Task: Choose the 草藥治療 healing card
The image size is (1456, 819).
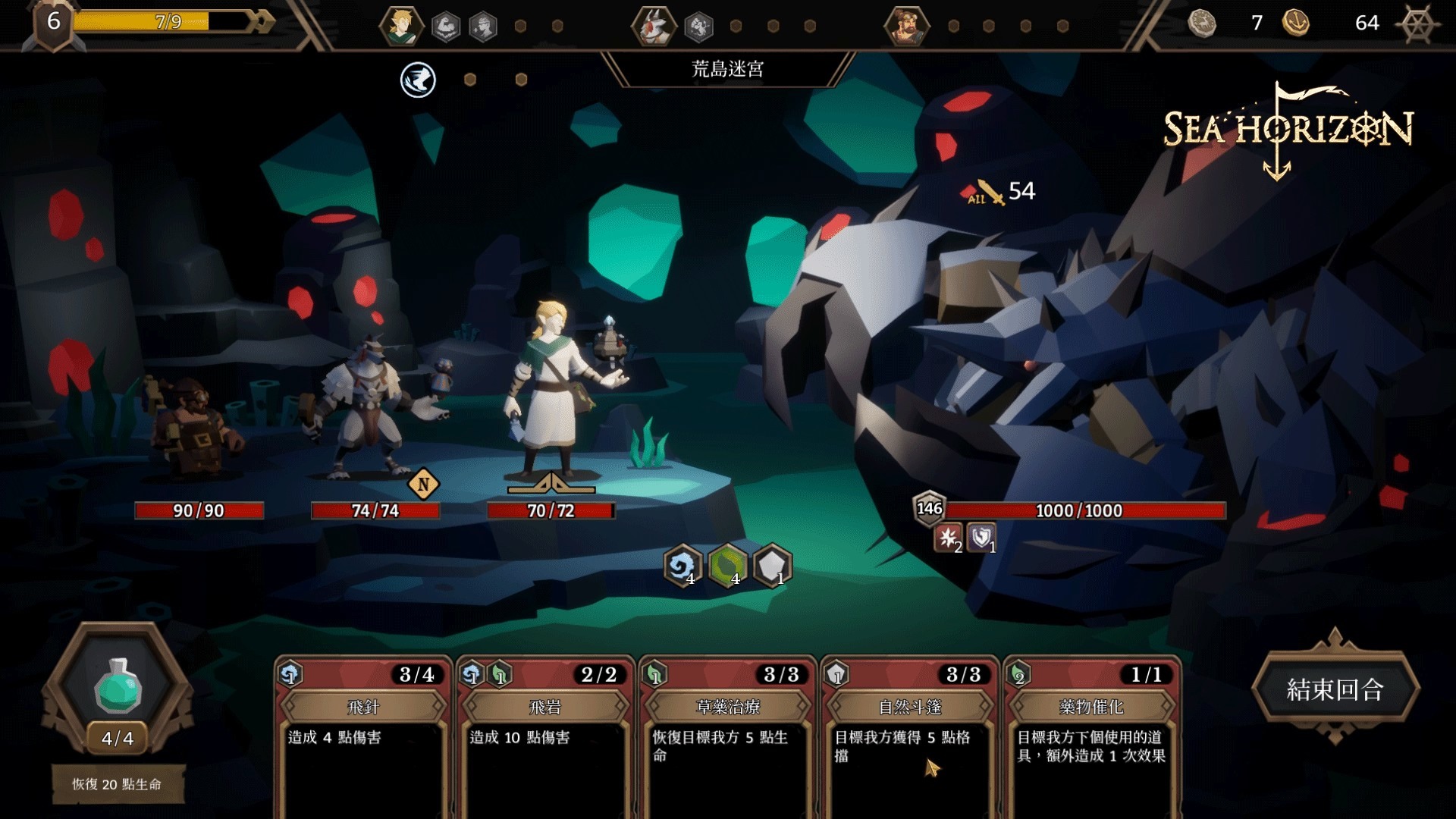Action: pyautogui.click(x=727, y=736)
